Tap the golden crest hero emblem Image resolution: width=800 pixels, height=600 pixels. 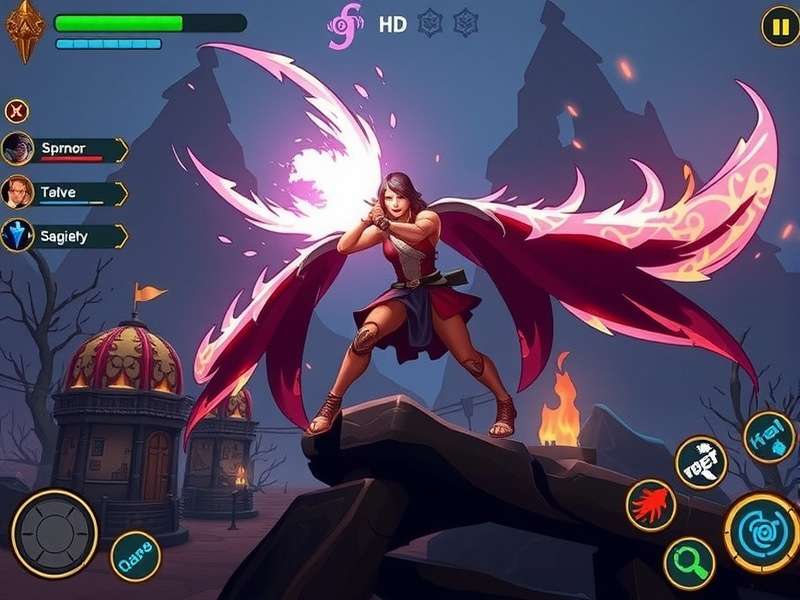click(25, 29)
